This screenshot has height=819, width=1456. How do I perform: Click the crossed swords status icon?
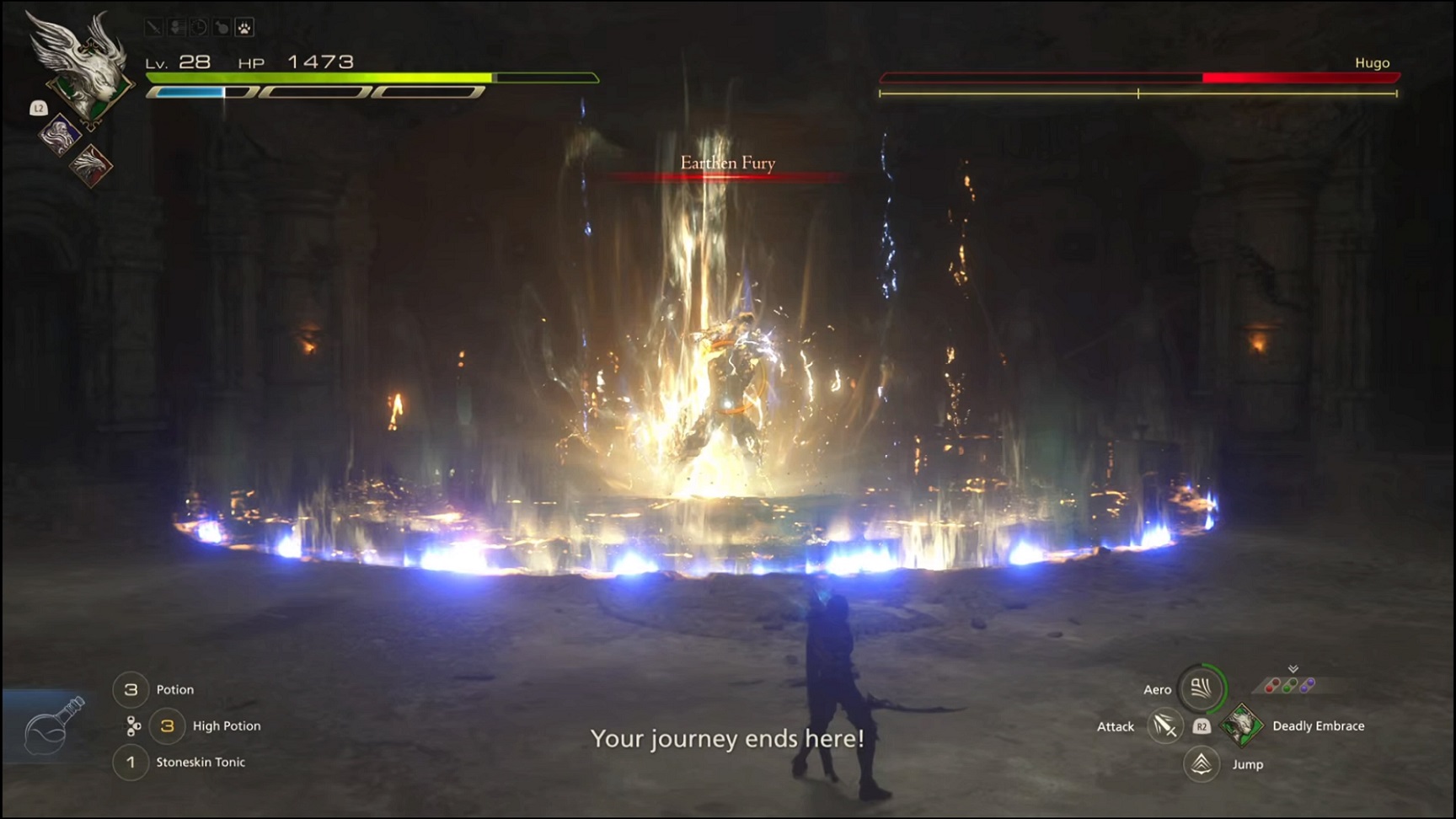156,28
